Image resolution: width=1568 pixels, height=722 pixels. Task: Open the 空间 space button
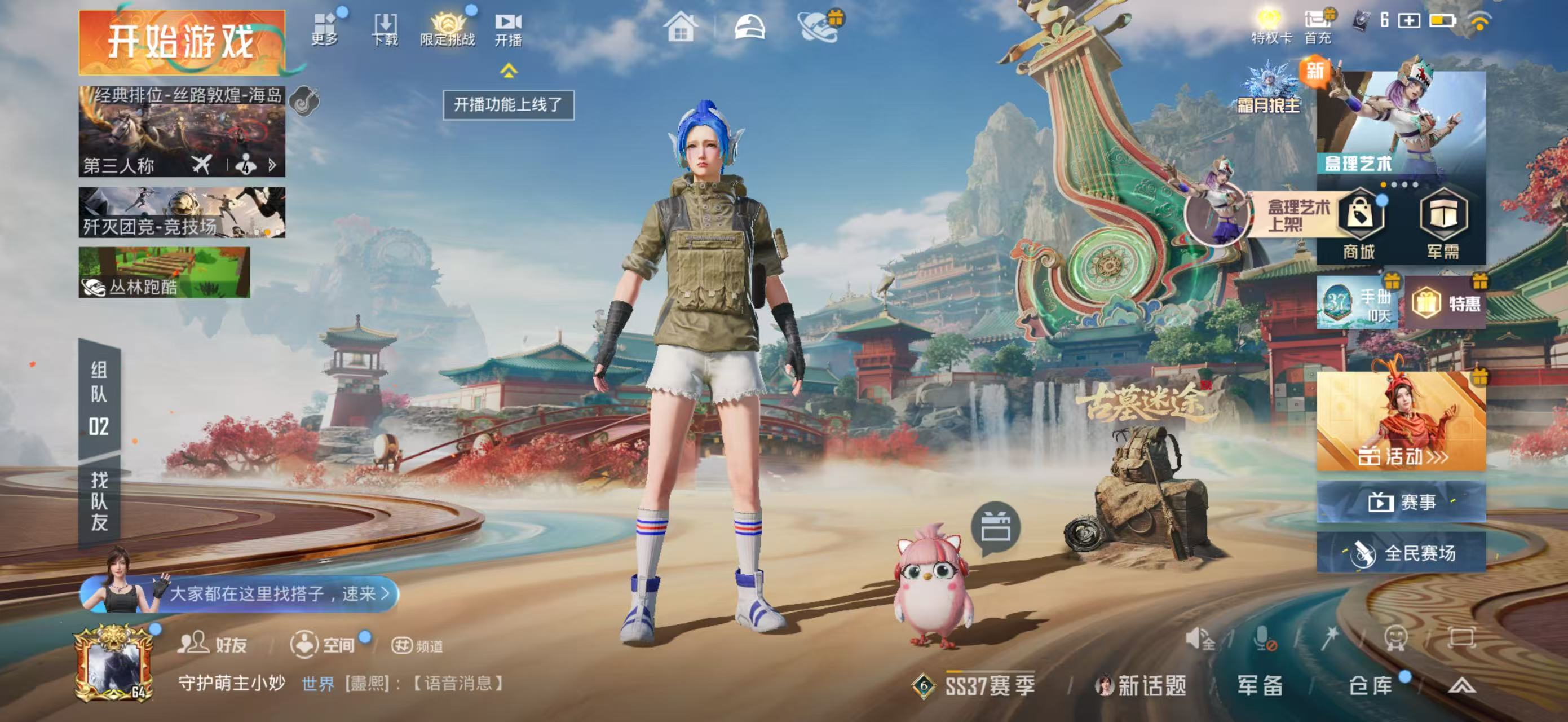coord(323,644)
